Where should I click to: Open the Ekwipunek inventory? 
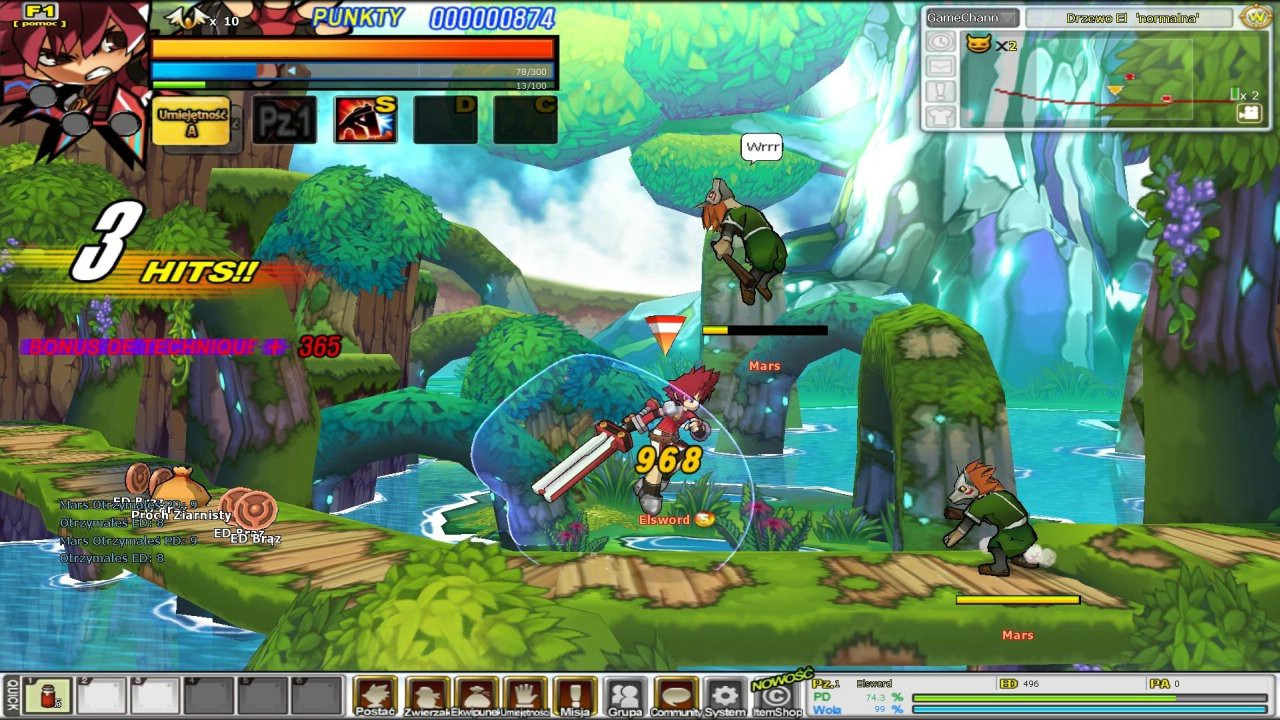tap(476, 695)
